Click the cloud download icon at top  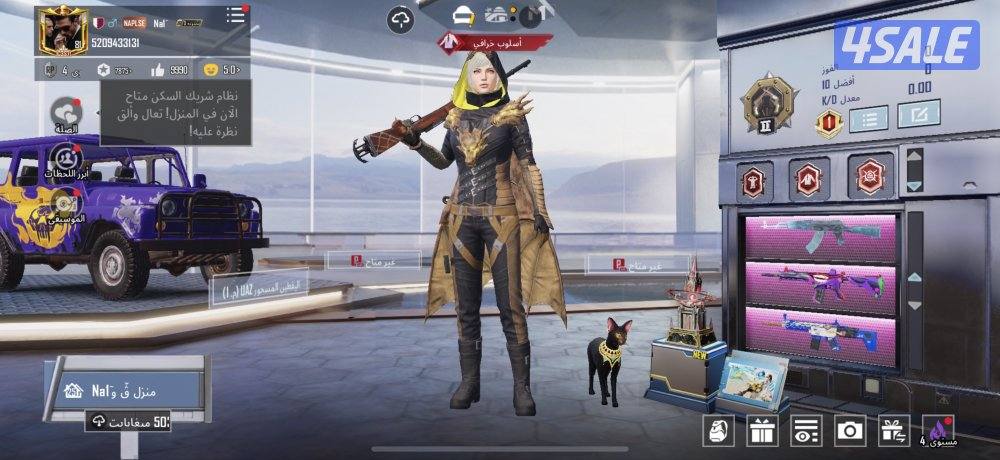pyautogui.click(x=401, y=18)
